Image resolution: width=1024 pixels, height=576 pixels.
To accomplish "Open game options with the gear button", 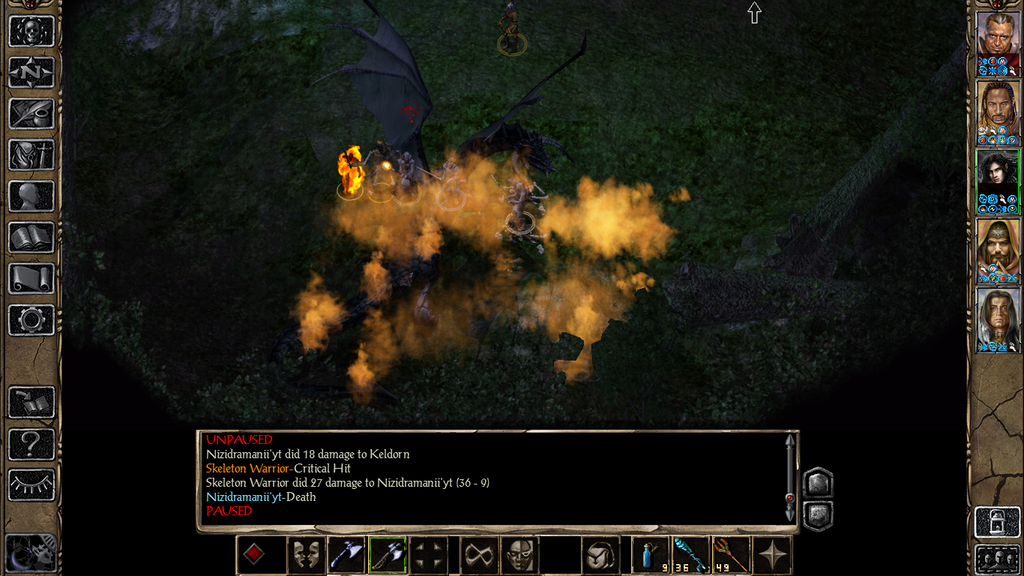I will point(31,320).
